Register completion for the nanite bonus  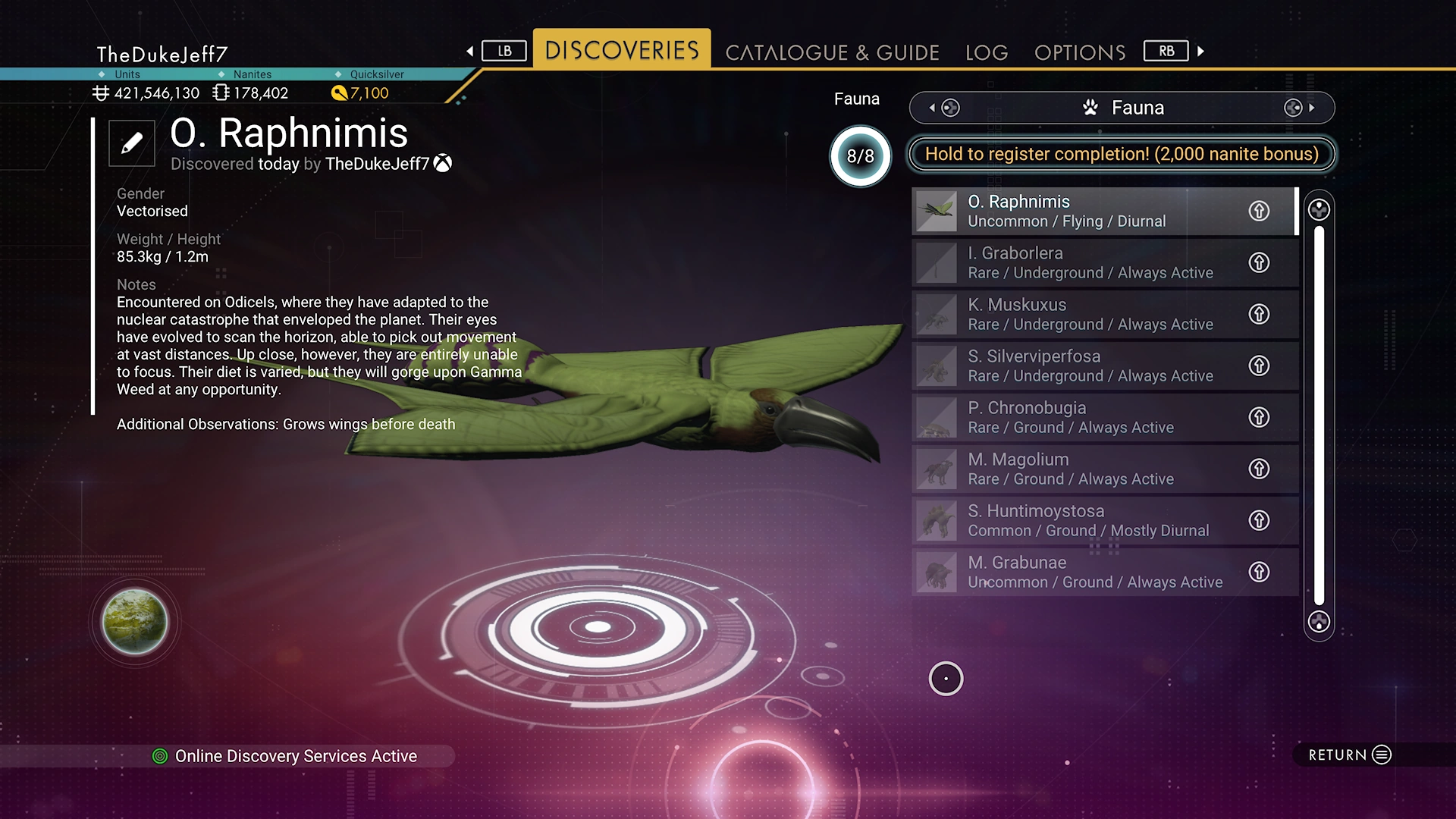1122,154
